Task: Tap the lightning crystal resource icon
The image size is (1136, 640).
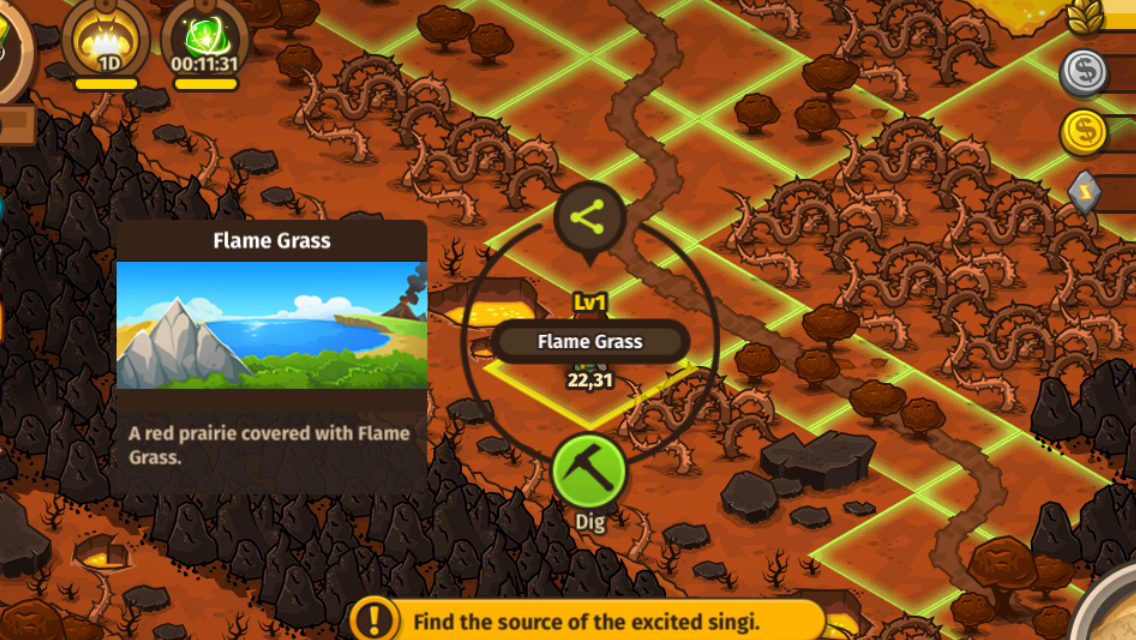Action: point(1086,193)
